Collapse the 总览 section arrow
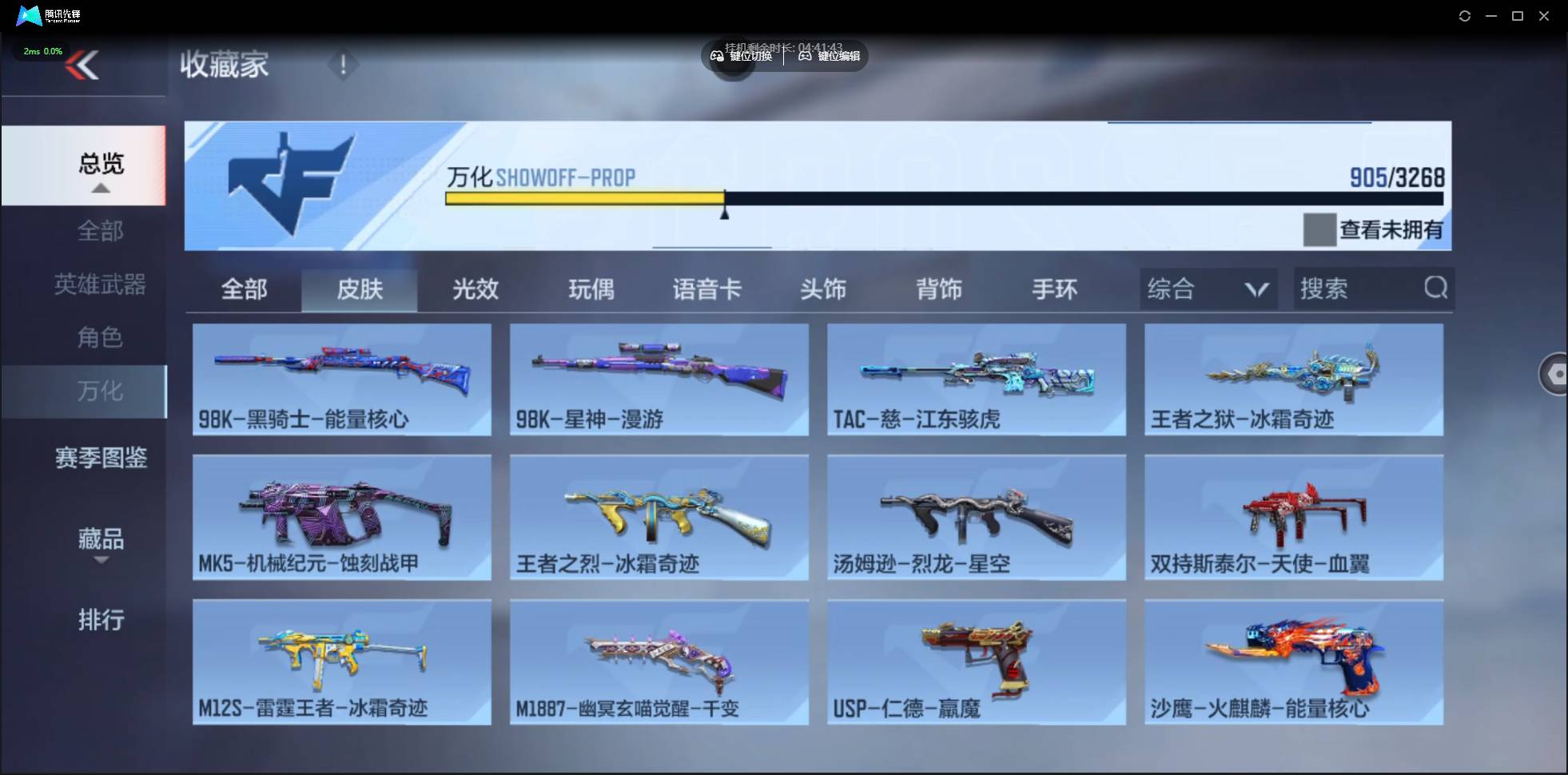Viewport: 1568px width, 775px height. 100,187
